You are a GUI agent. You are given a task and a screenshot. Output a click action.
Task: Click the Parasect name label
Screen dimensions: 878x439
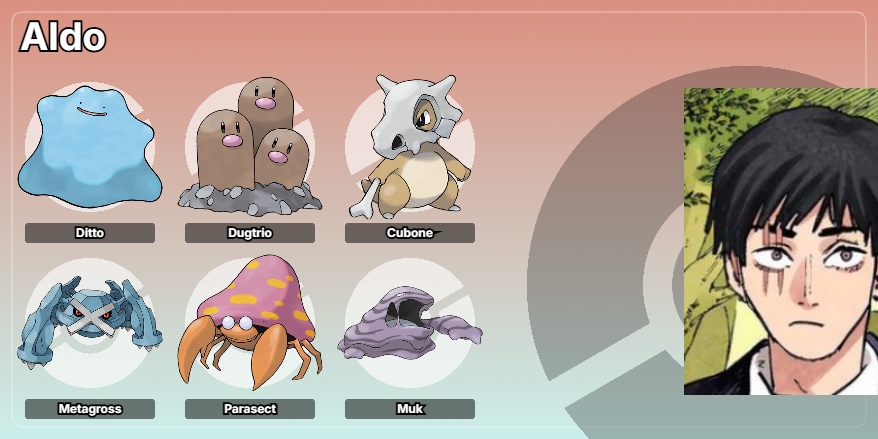click(x=250, y=409)
